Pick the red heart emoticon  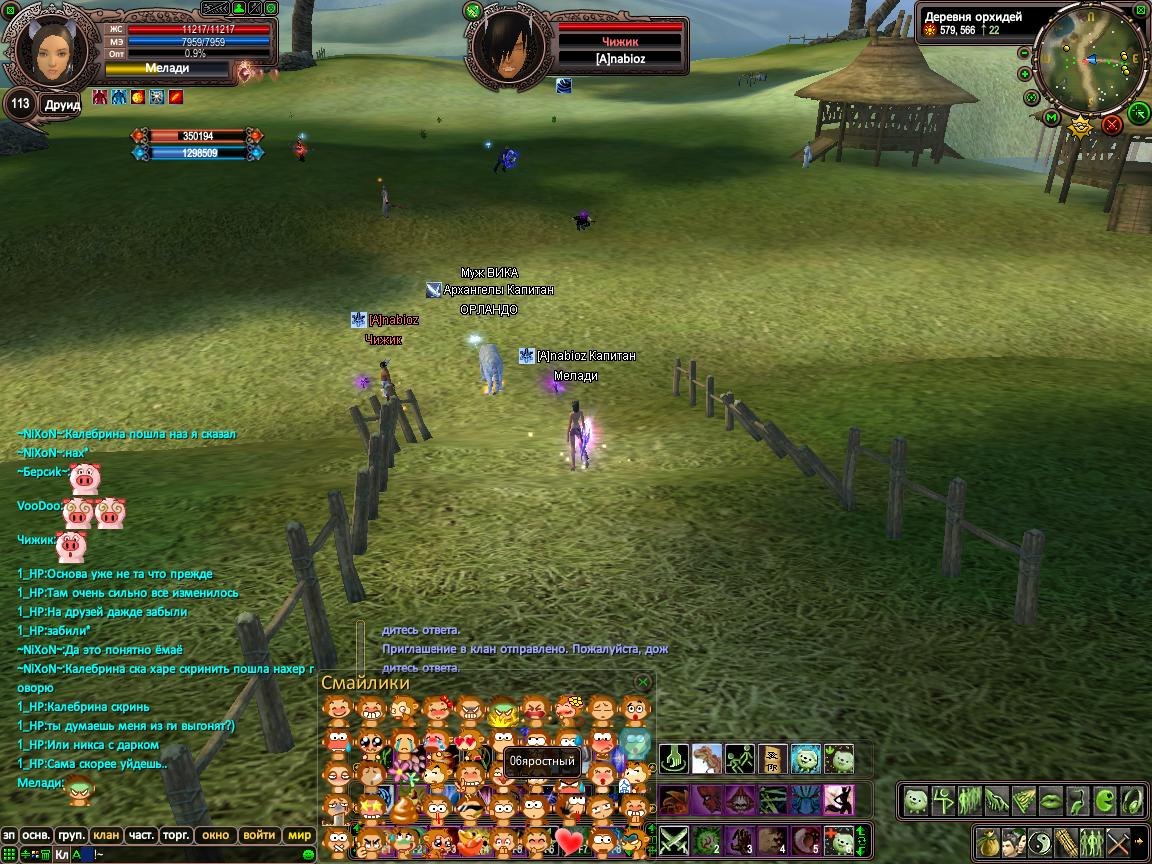pos(570,840)
